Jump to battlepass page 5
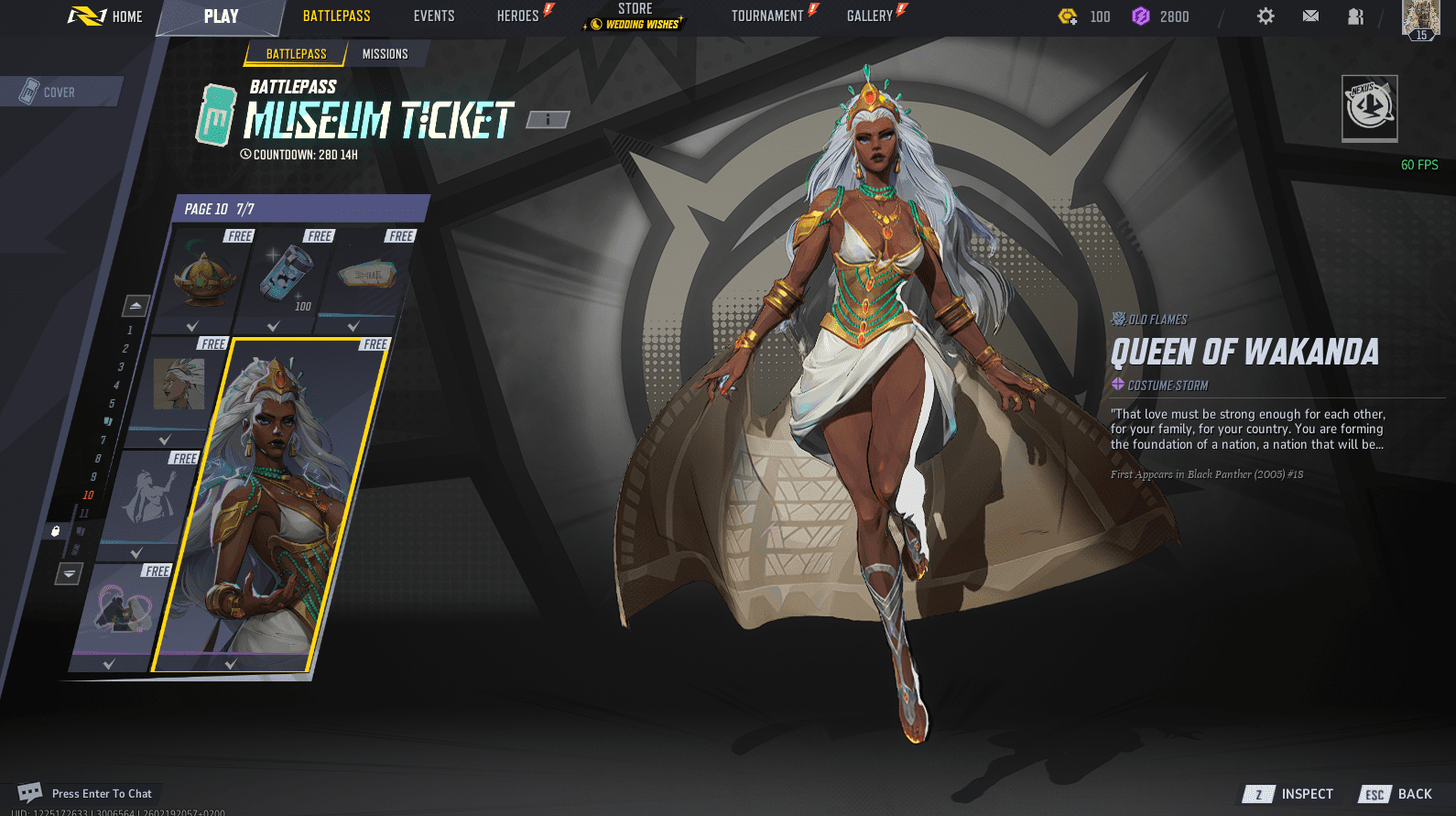The width and height of the screenshot is (1456, 816). click(x=112, y=403)
